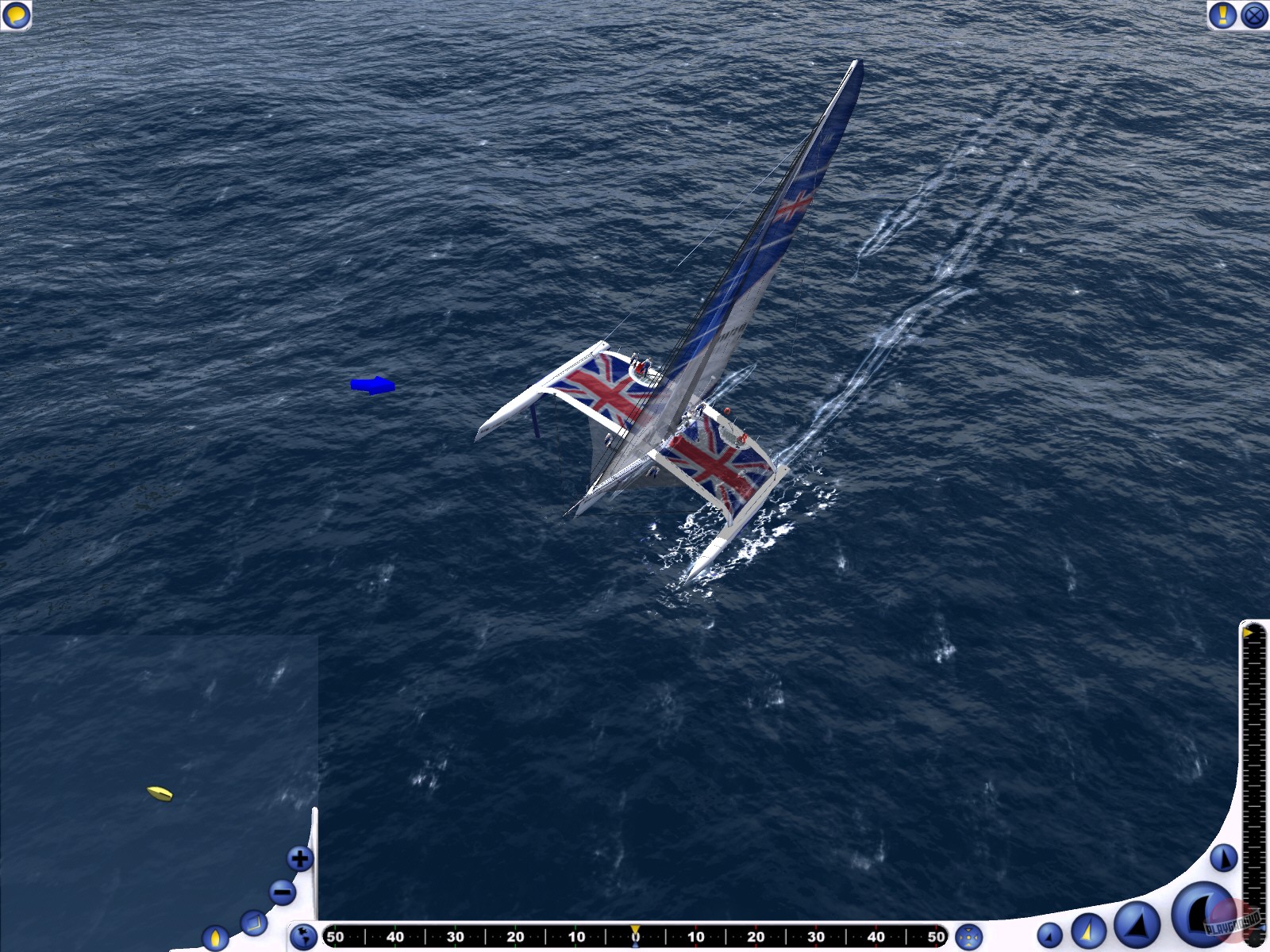
Task: Select the globe icon beside the rudder gauge
Action: pos(304,935)
